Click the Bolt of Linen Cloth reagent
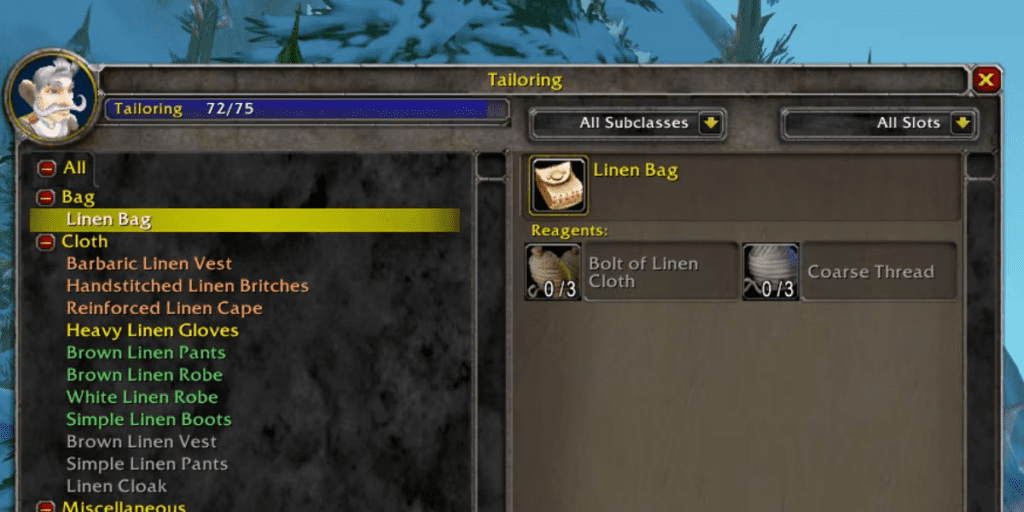 click(553, 272)
